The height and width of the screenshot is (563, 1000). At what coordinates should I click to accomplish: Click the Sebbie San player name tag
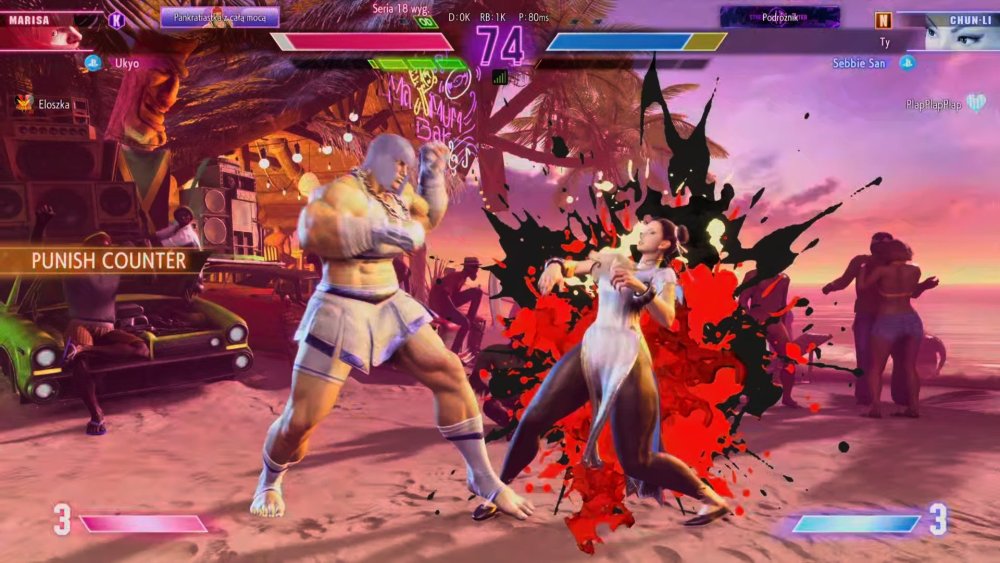tap(860, 63)
